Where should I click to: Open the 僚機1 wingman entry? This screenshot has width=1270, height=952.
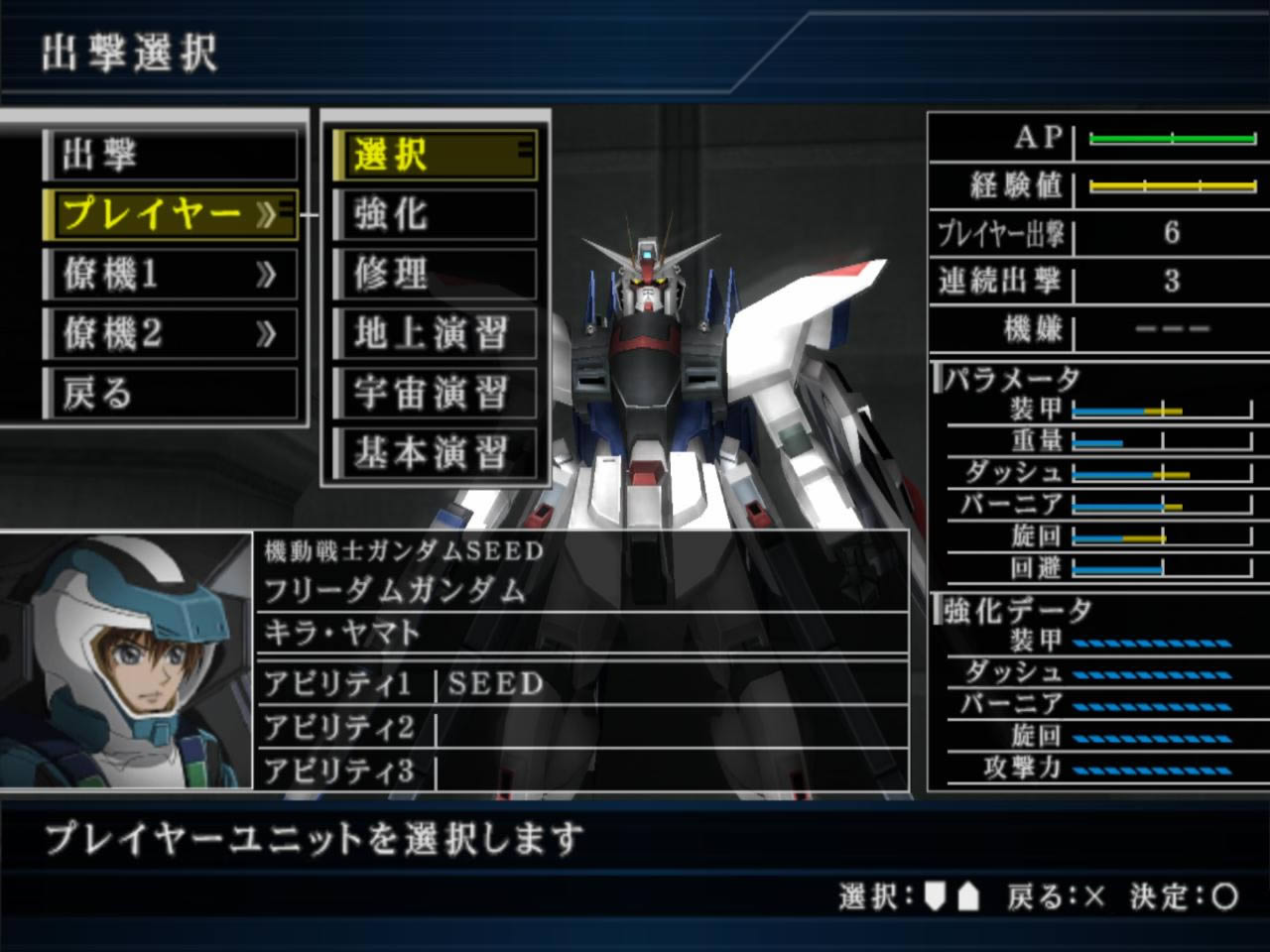(170, 275)
